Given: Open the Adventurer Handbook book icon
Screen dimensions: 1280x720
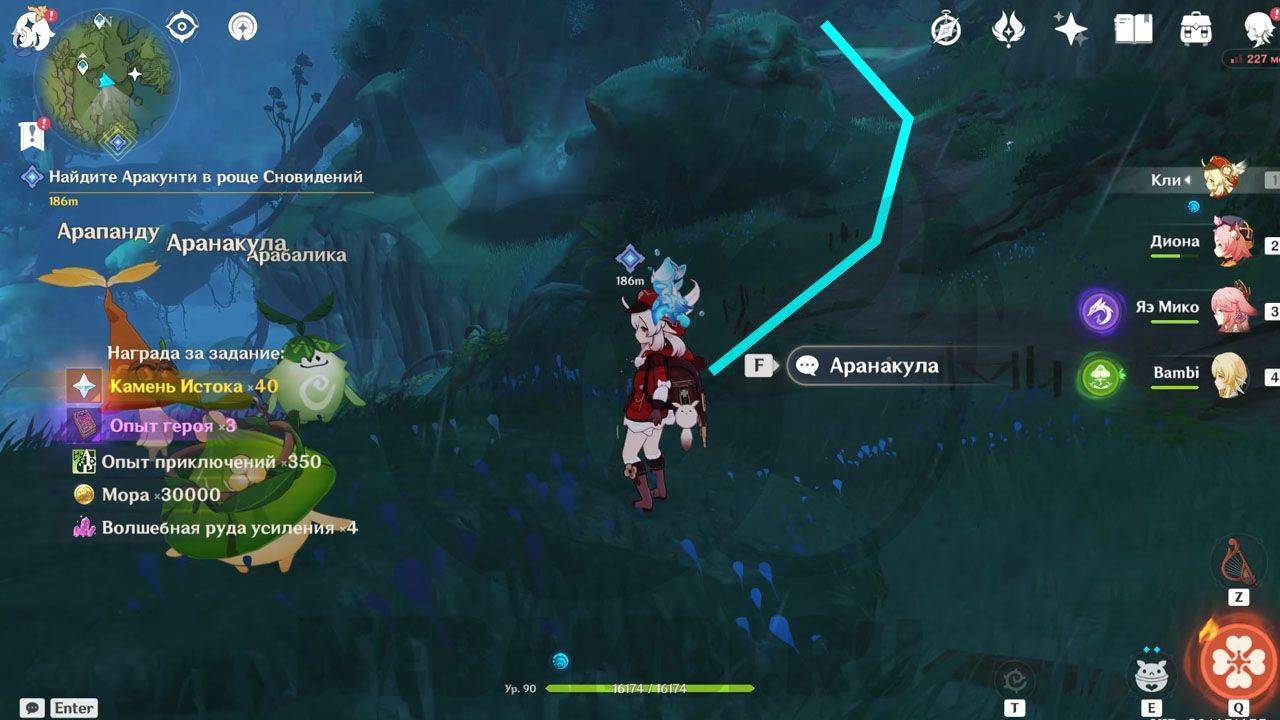Looking at the screenshot, I should click(1133, 29).
